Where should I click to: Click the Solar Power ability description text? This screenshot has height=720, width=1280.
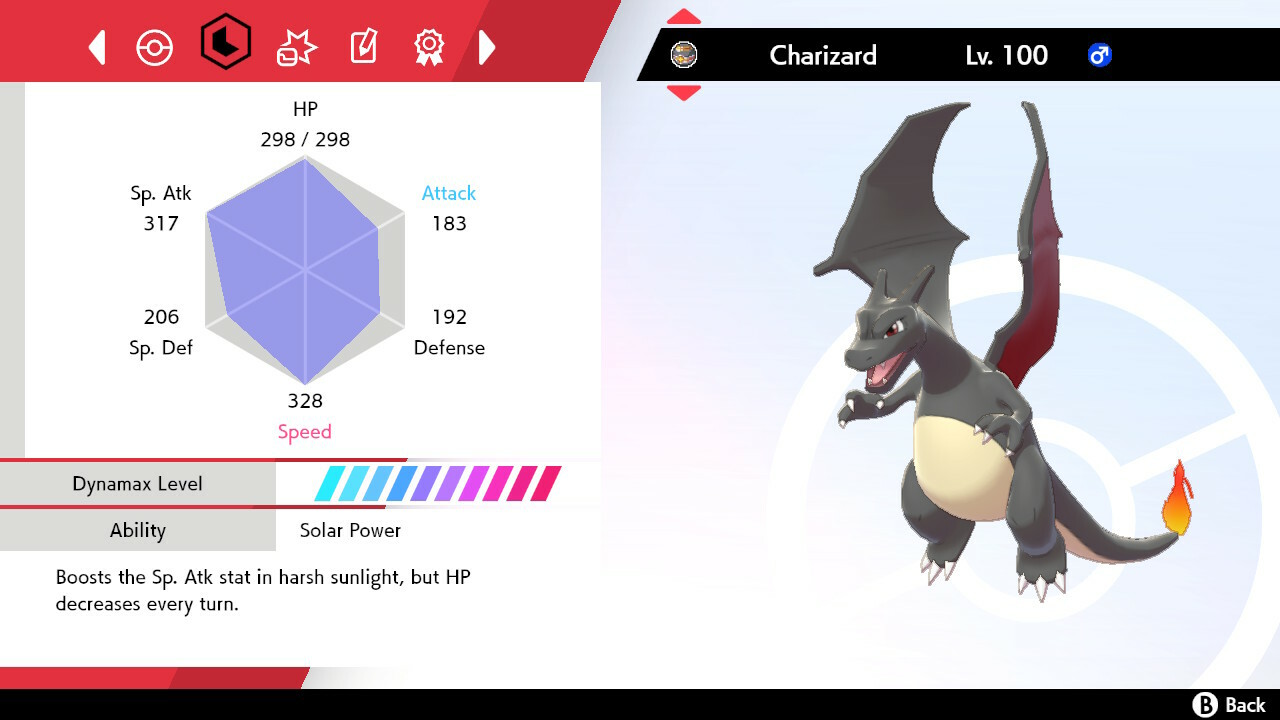pos(262,590)
